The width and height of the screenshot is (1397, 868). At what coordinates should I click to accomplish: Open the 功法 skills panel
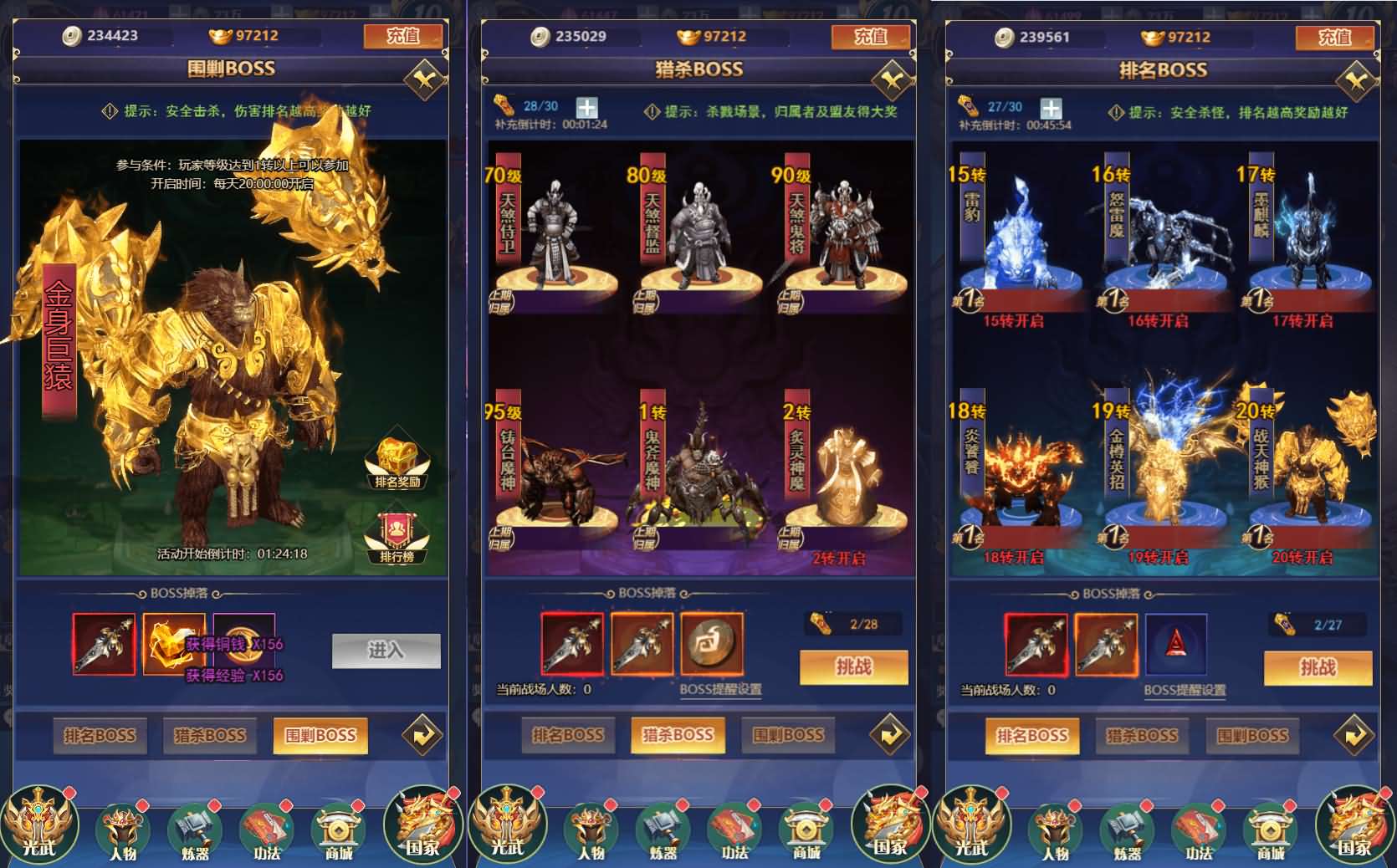coord(266,828)
